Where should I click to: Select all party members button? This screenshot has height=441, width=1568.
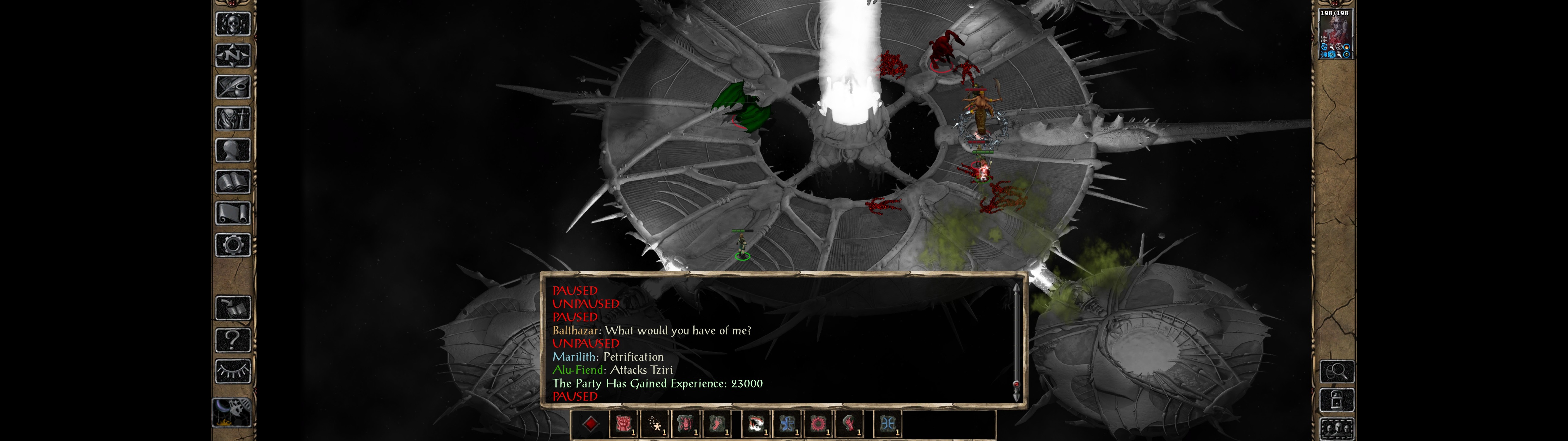coord(1337,429)
